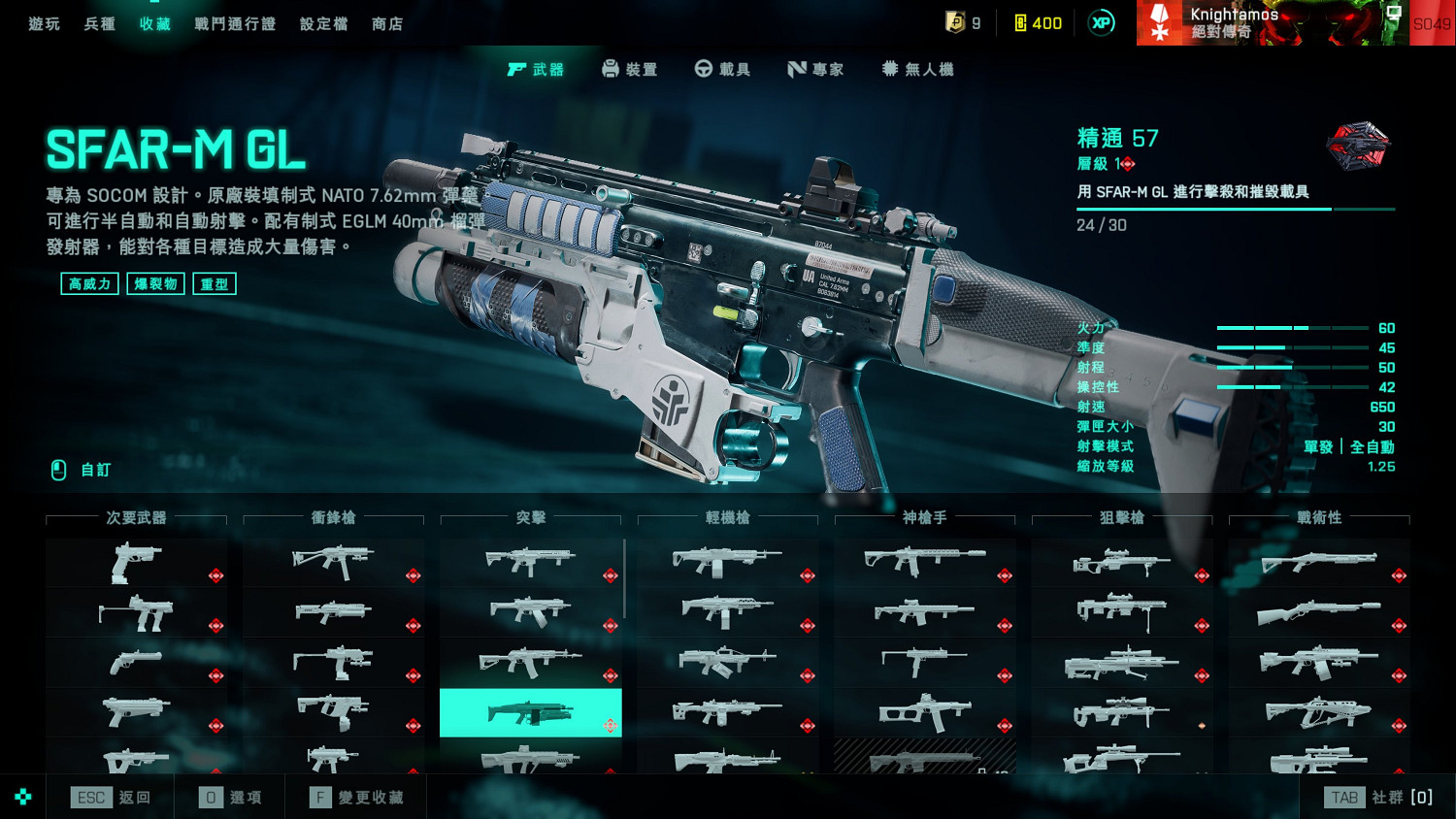Screen dimensions: 1456x819
Task: Open the 戰鬥通行證 Battle Pass page
Action: 235,23
